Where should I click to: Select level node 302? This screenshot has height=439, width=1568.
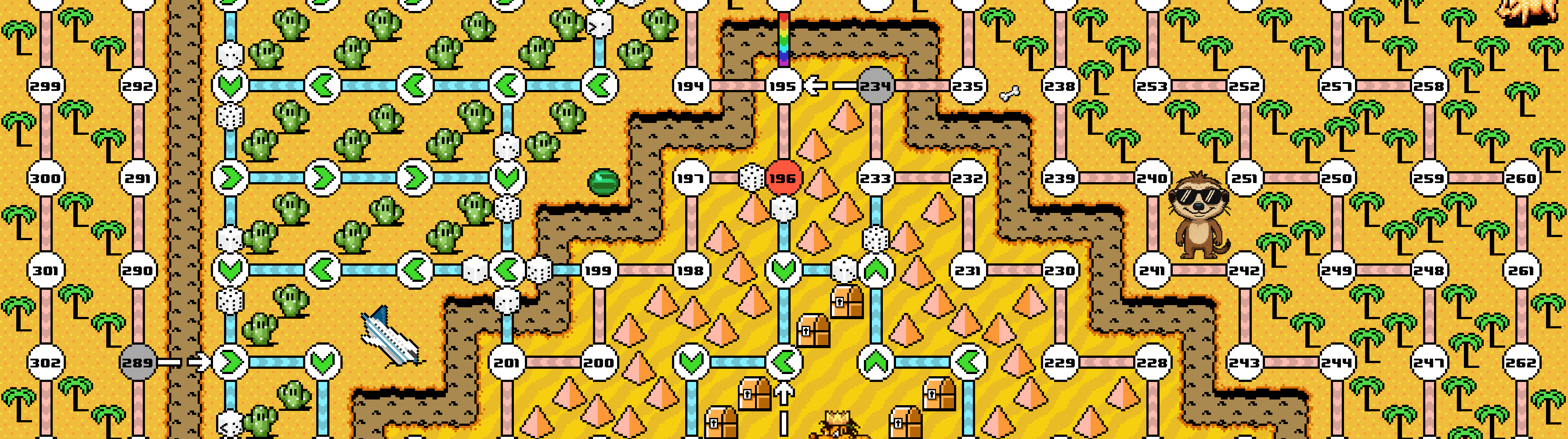(x=46, y=363)
